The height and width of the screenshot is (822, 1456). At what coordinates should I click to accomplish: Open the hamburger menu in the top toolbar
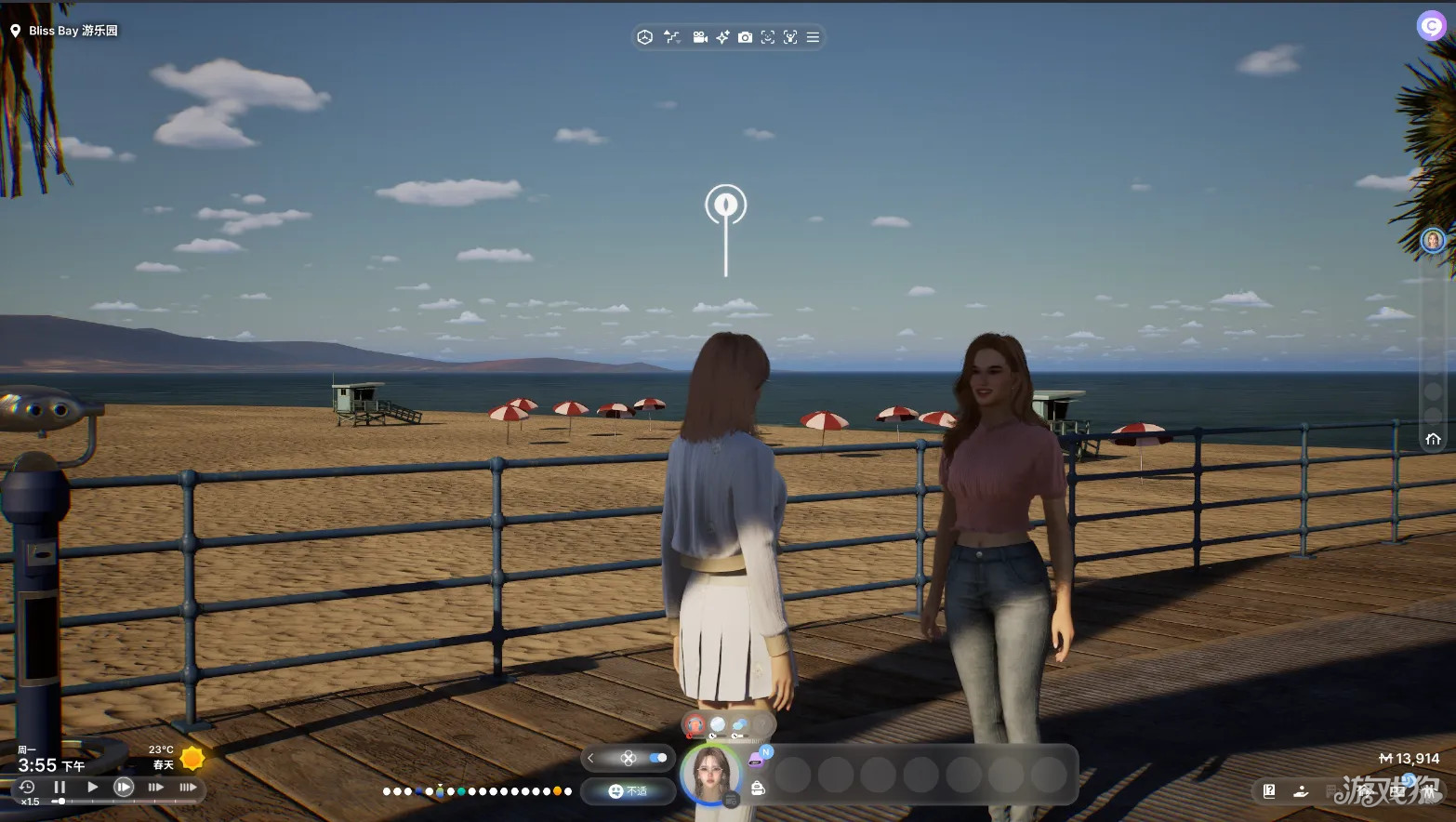[813, 37]
